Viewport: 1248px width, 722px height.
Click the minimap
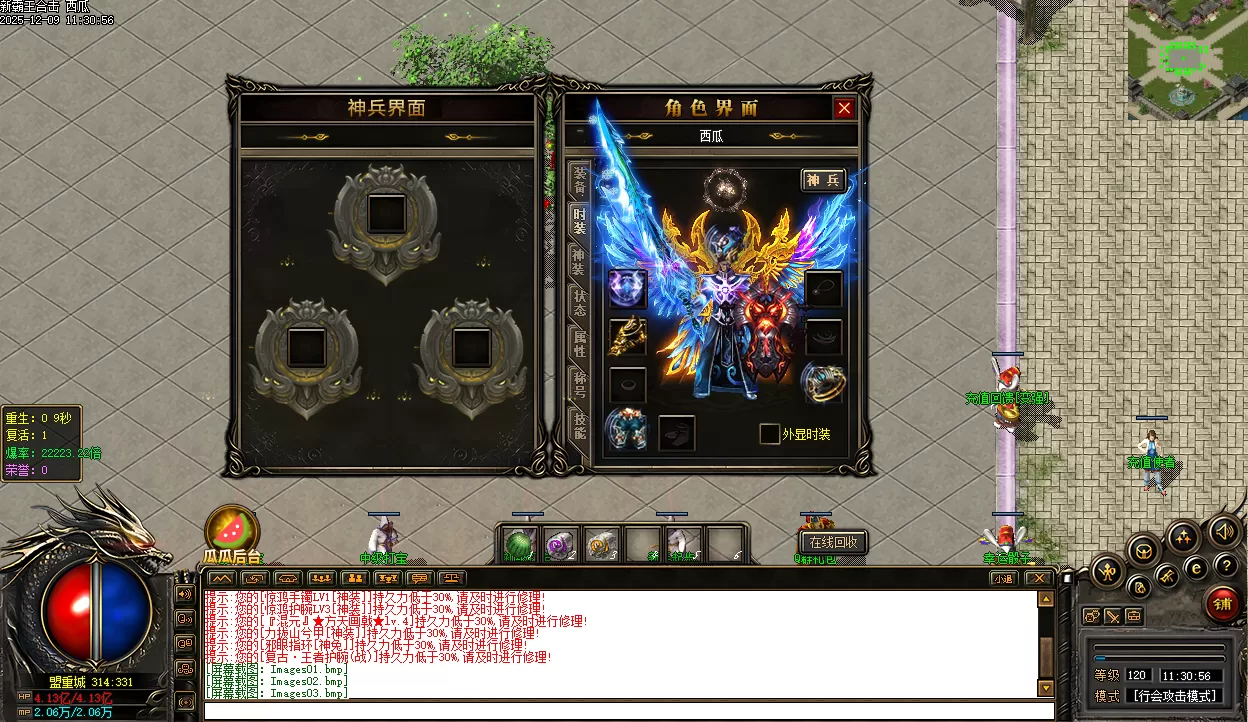click(1187, 60)
